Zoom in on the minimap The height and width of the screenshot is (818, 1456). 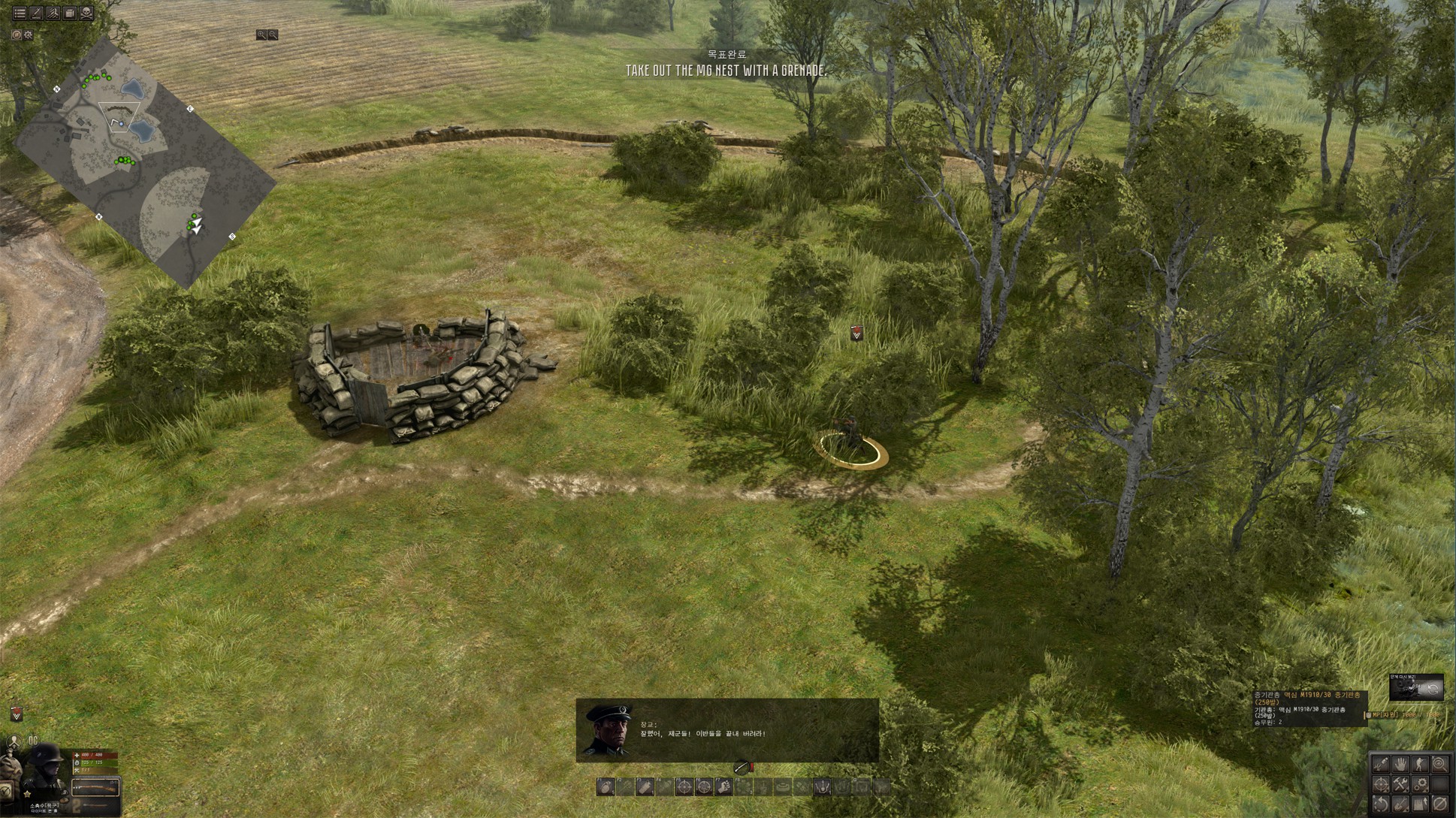coord(261,35)
